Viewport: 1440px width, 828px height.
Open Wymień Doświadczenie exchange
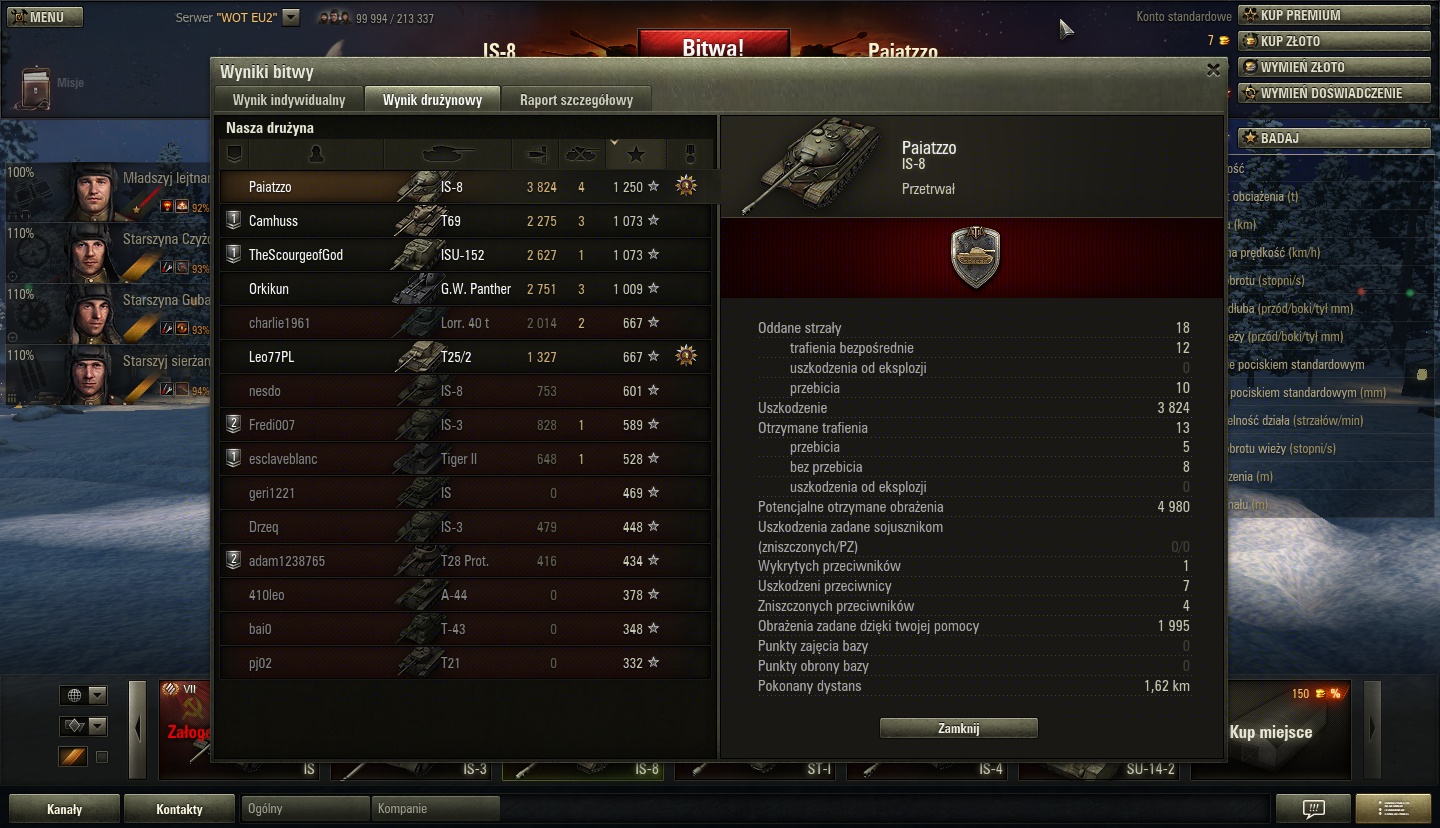click(1334, 93)
